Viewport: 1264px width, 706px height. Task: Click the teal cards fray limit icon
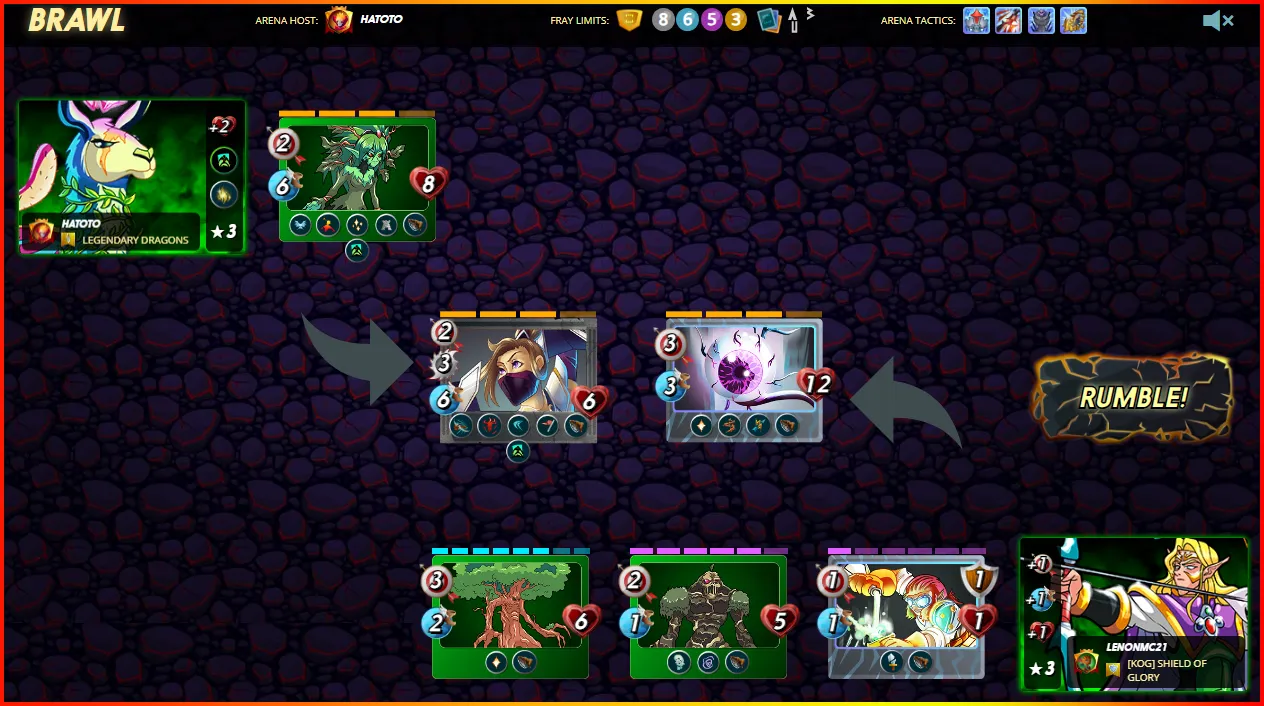(768, 20)
